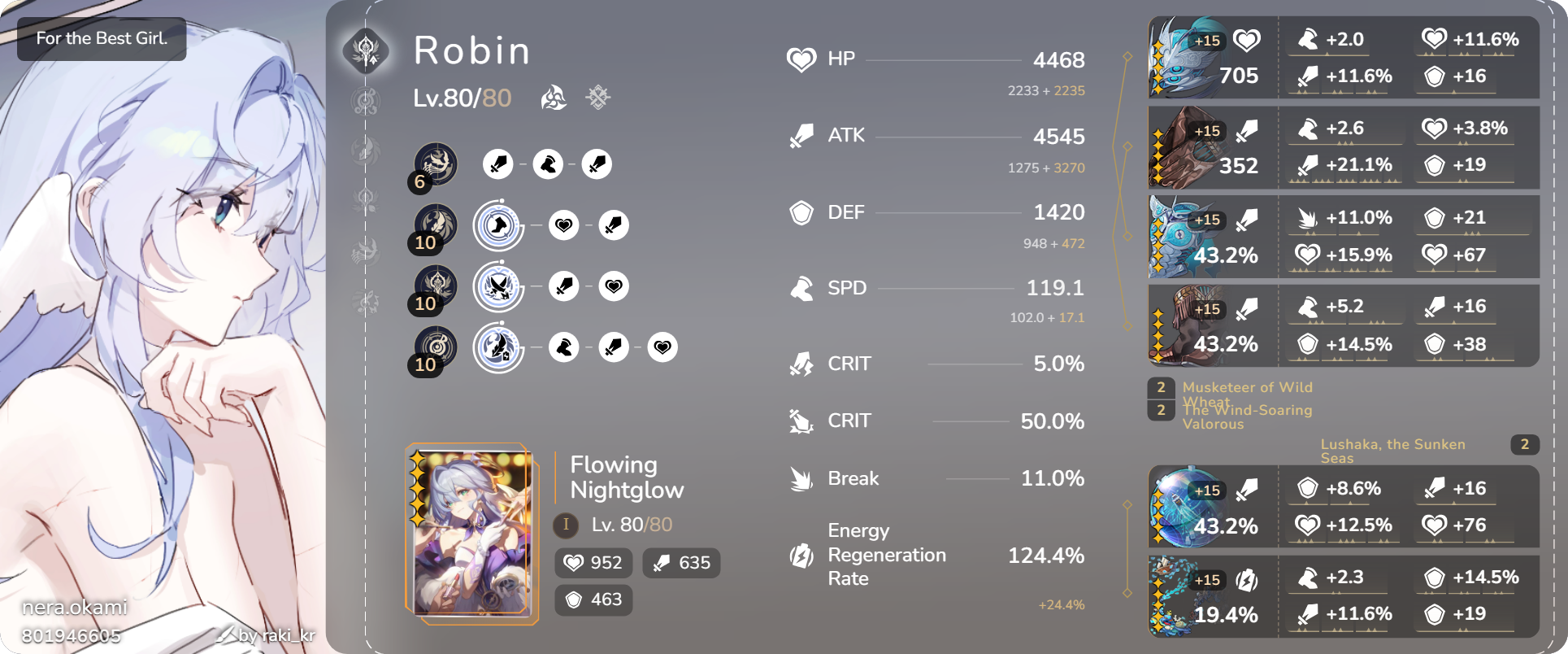This screenshot has height=654, width=1568.
Task: Toggle the head relic piece showing 705 HP
Action: tap(1211, 57)
